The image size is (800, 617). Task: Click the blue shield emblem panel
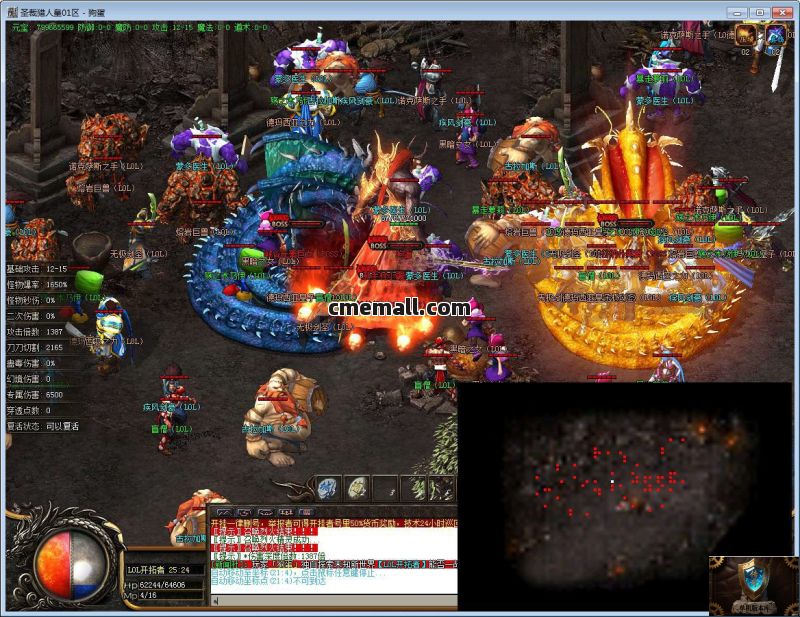(x=754, y=586)
